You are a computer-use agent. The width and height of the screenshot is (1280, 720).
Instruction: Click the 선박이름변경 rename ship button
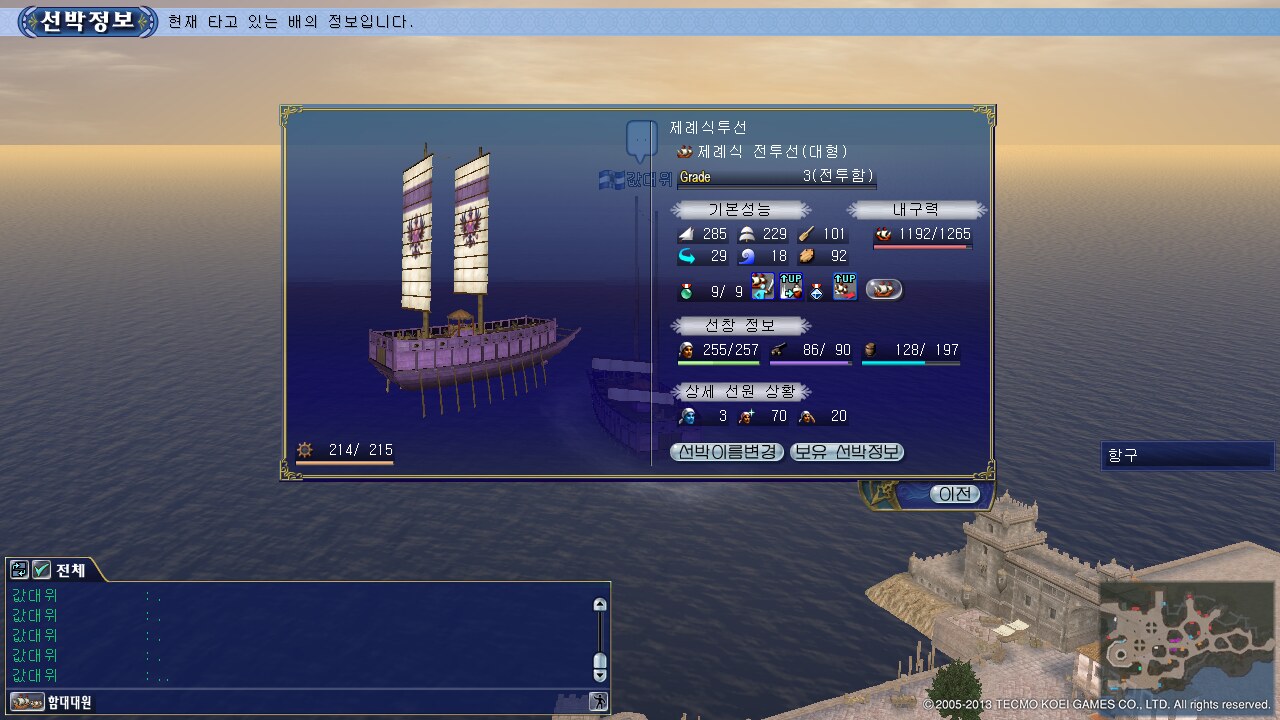coord(727,452)
